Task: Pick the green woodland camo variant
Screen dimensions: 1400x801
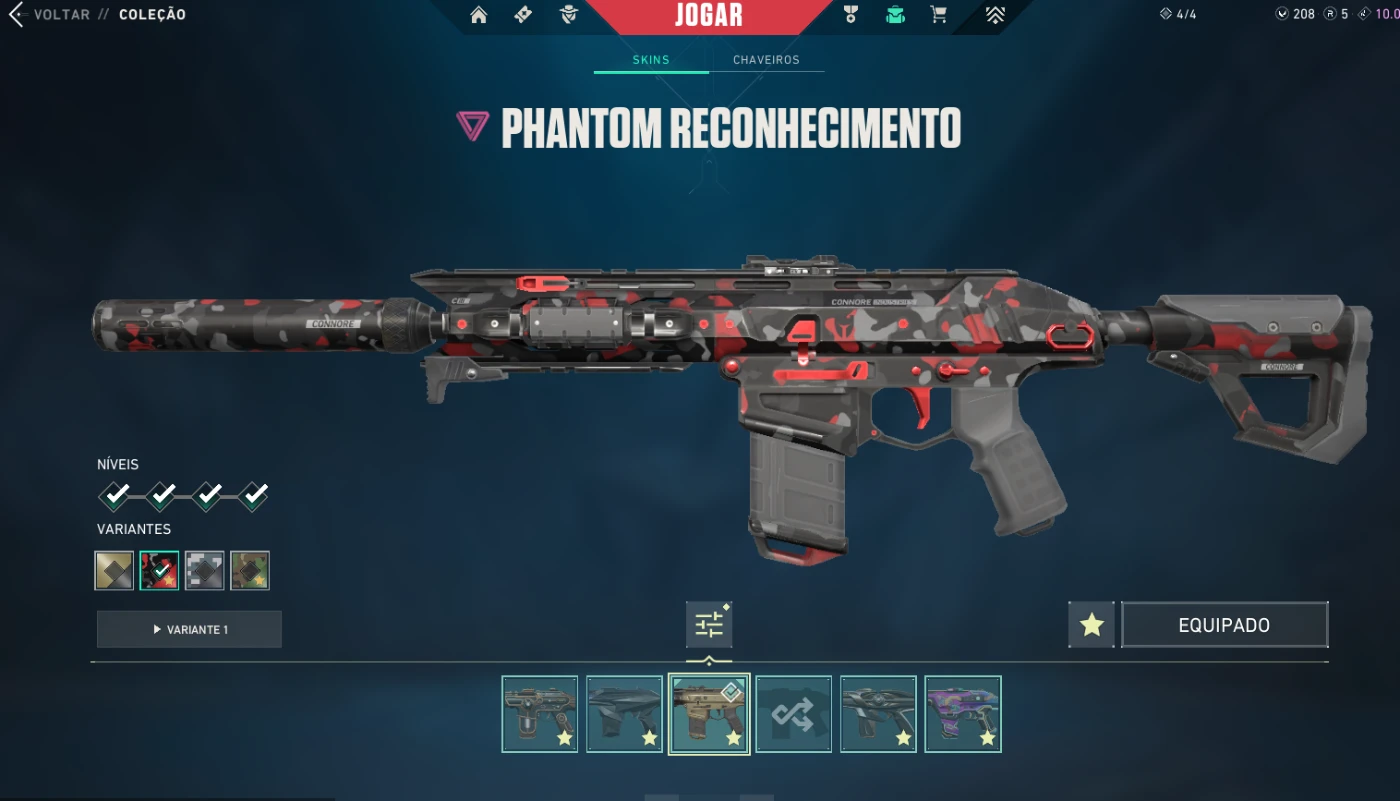Action: (249, 570)
